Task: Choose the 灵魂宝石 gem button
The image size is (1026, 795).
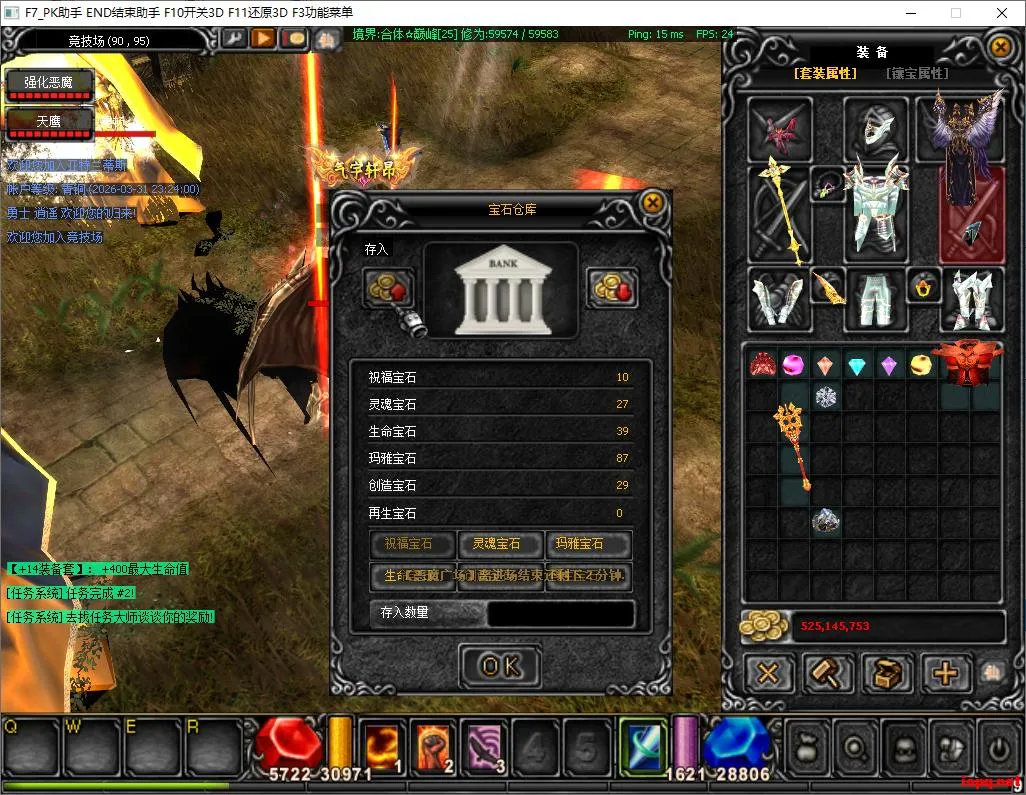Action: pyautogui.click(x=501, y=544)
